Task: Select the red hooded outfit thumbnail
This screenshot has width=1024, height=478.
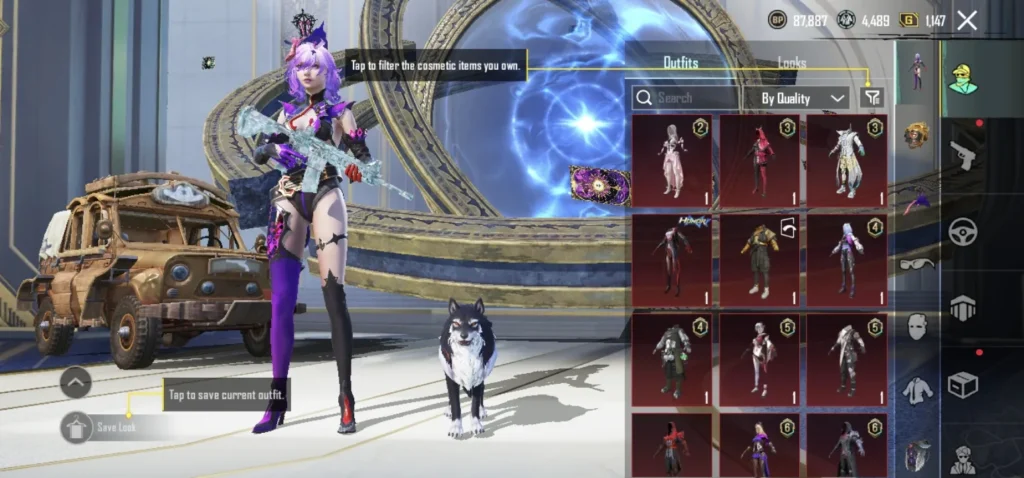Action: click(759, 160)
